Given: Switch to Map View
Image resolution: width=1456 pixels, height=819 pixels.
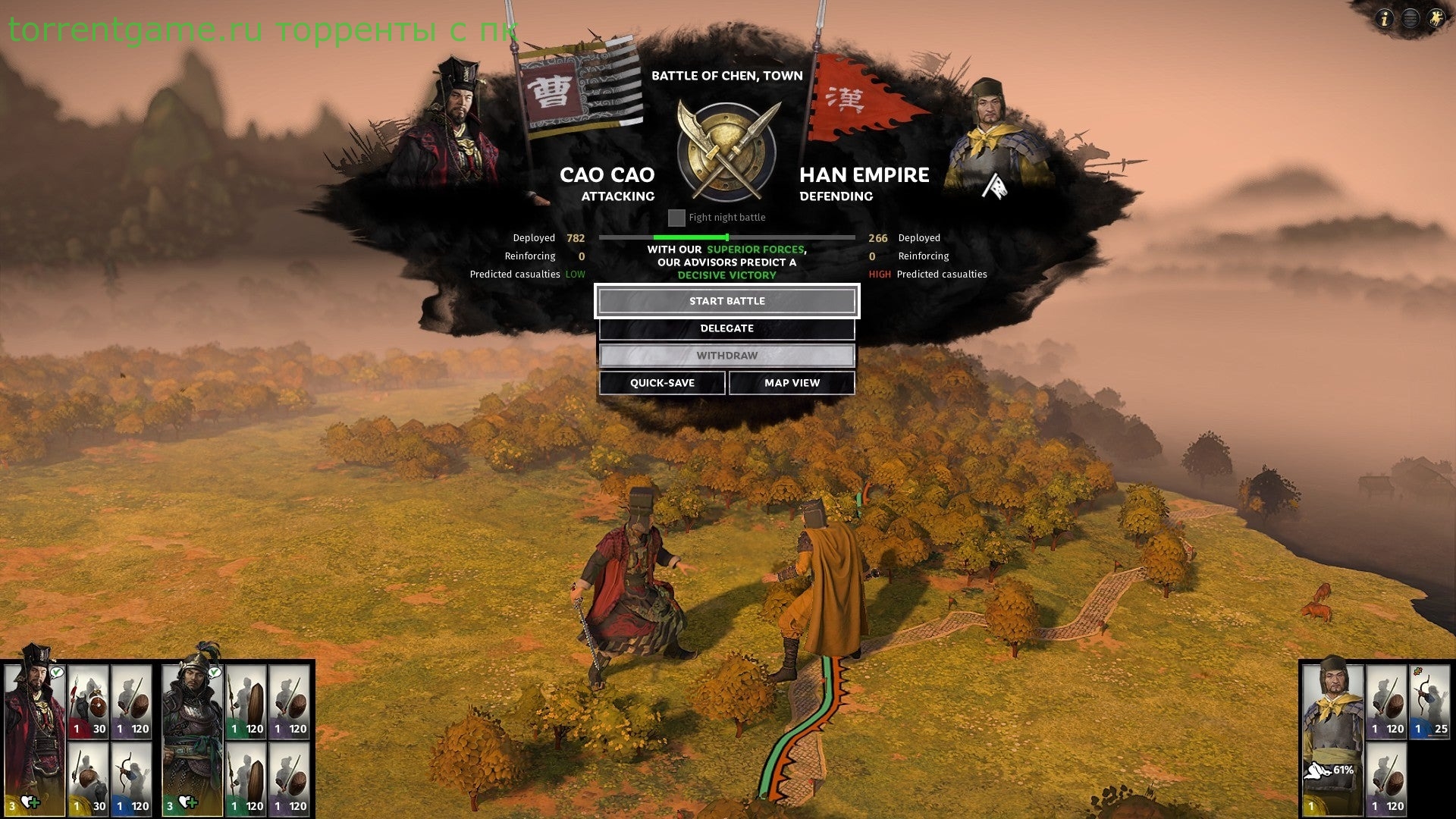Looking at the screenshot, I should [x=792, y=383].
